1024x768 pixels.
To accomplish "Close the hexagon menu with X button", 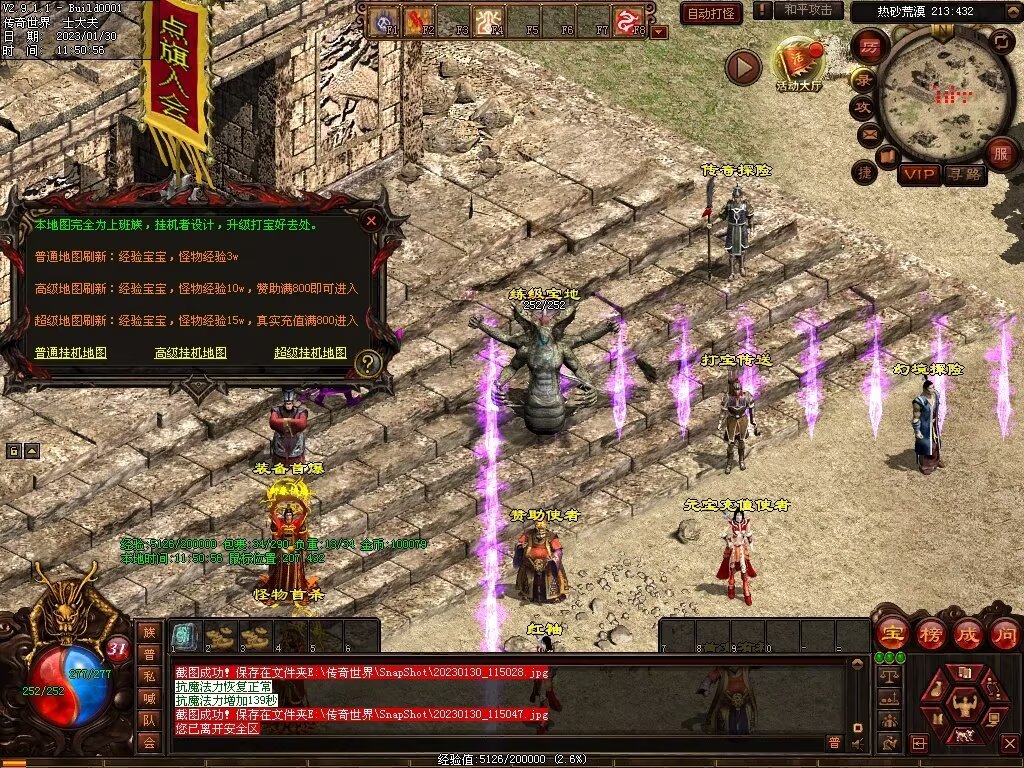I will pyautogui.click(x=1010, y=743).
